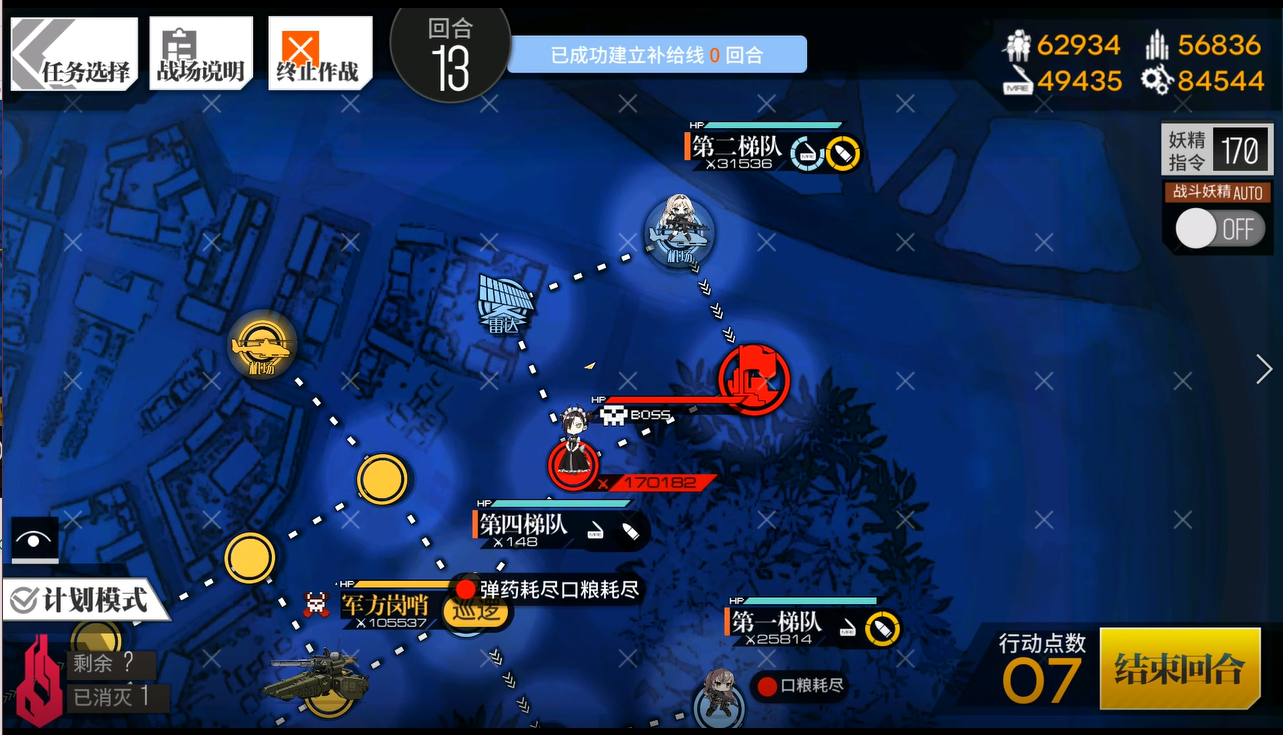Toggle the eye visibility button
The height and width of the screenshot is (735, 1283).
(36, 540)
